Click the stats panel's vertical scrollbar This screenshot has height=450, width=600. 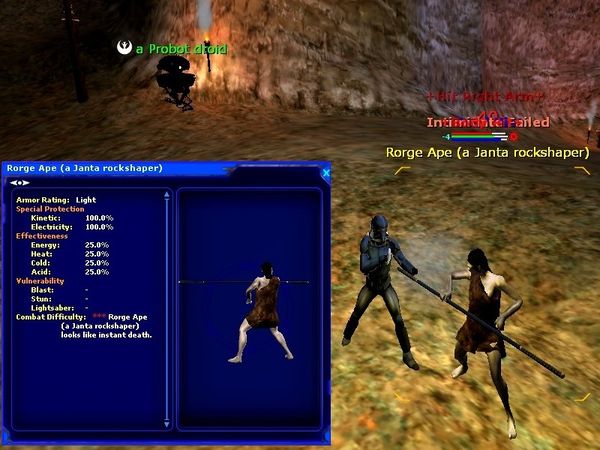coord(167,300)
